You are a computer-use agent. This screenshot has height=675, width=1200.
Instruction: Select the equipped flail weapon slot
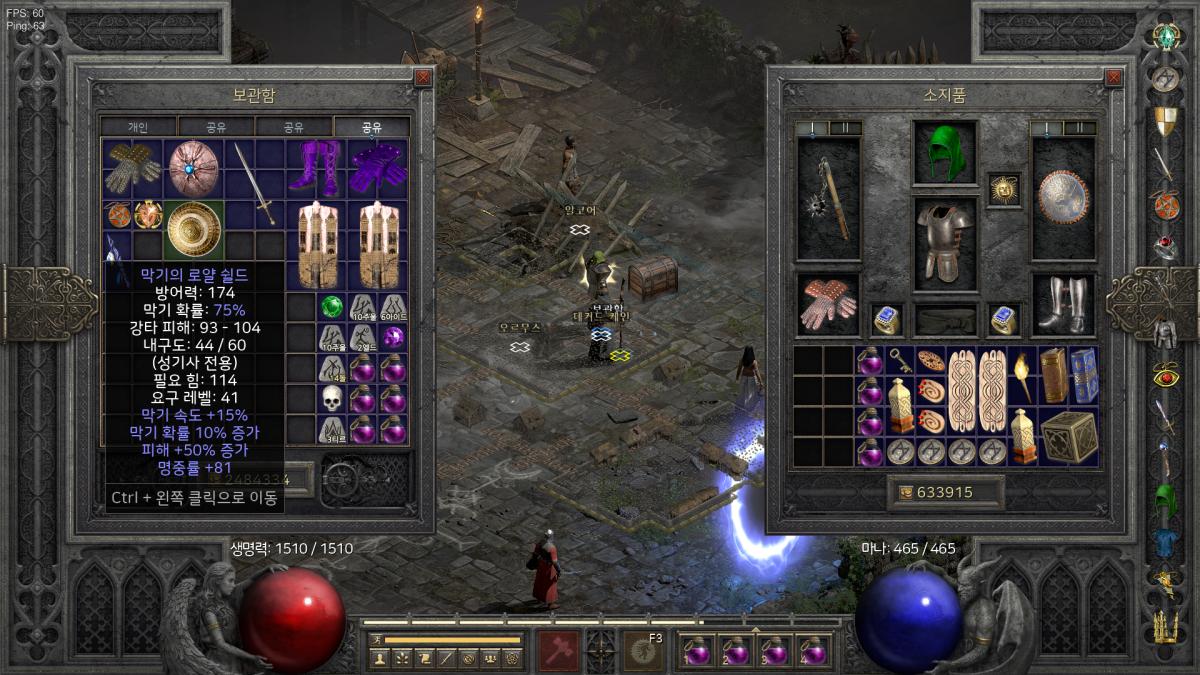point(828,199)
